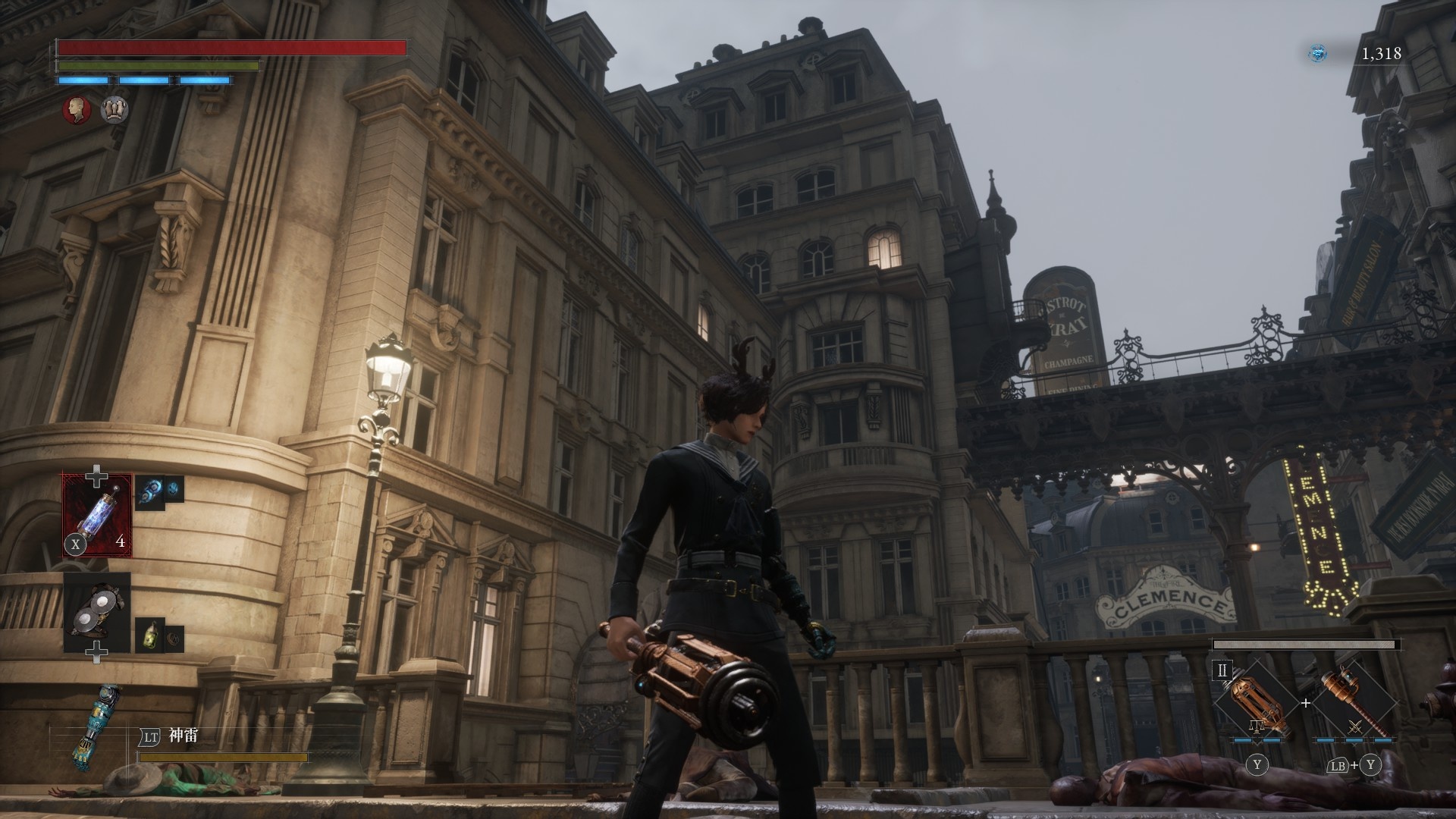
Task: Click the blue goggles quick item icon
Action: point(150,491)
